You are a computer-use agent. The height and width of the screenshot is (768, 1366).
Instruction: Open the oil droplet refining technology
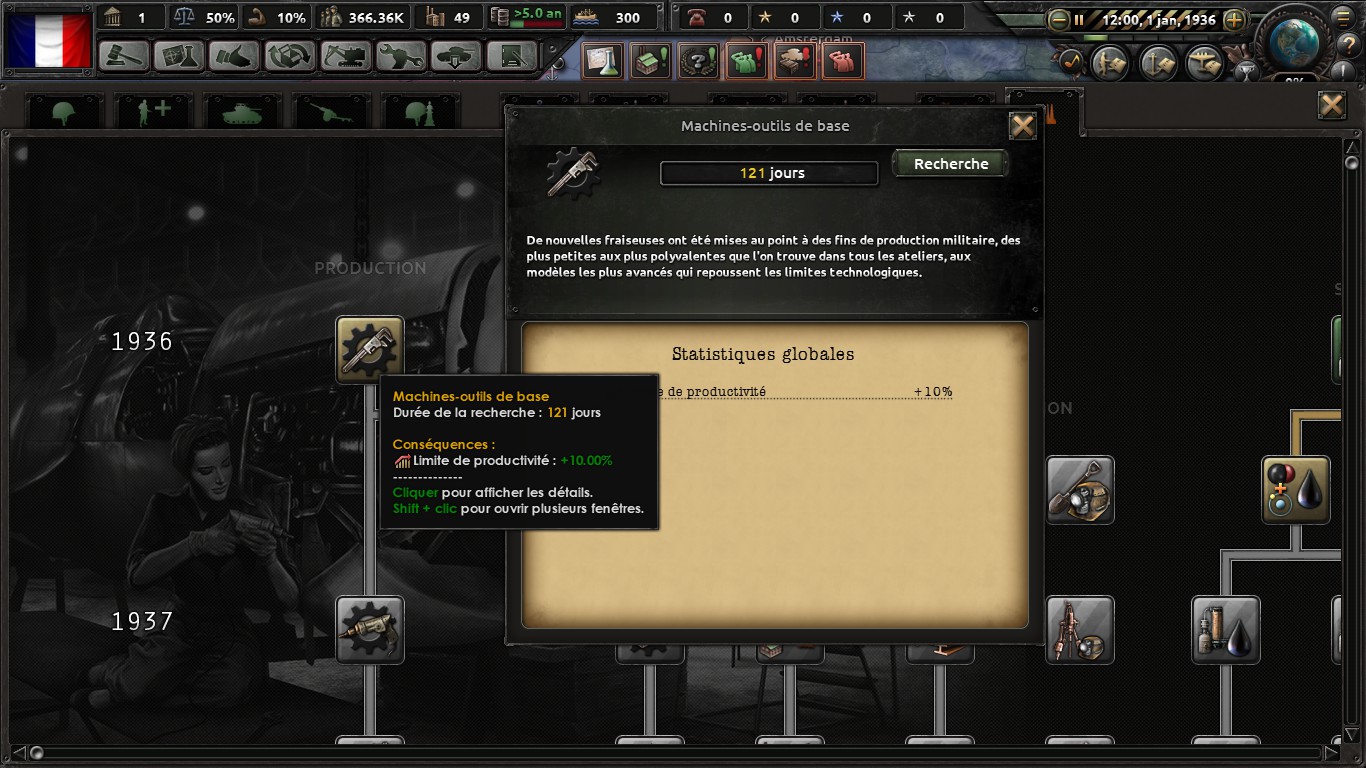coord(1296,490)
